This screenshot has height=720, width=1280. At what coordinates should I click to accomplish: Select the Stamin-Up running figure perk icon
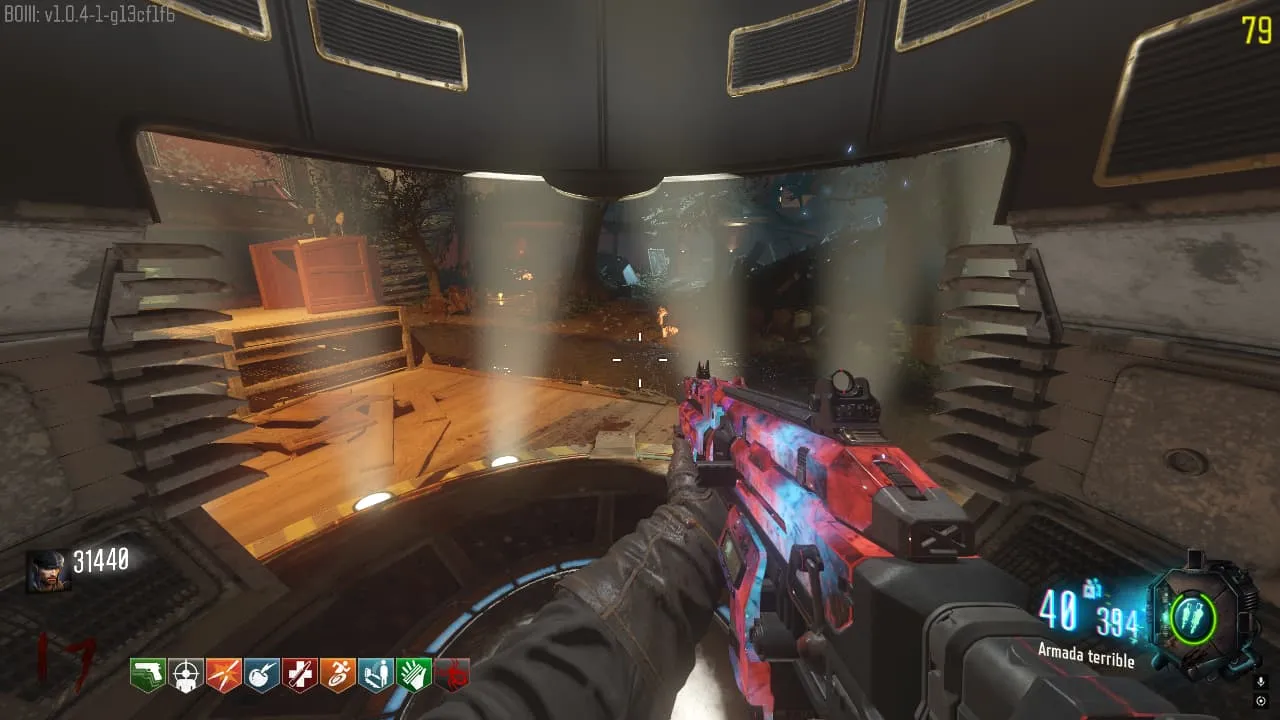338,676
